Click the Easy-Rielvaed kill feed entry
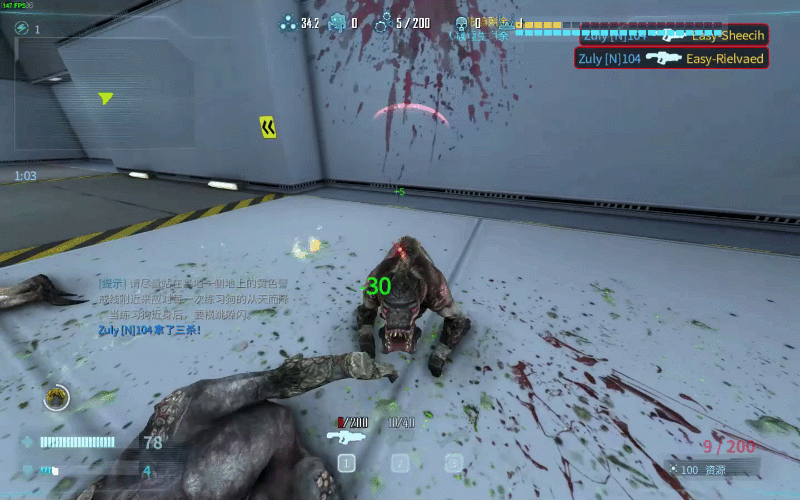 coord(671,59)
